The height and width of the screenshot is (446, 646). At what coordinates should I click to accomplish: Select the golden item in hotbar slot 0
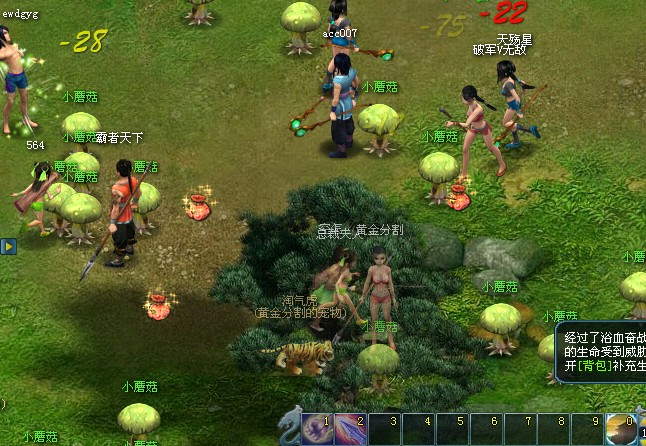620,429
